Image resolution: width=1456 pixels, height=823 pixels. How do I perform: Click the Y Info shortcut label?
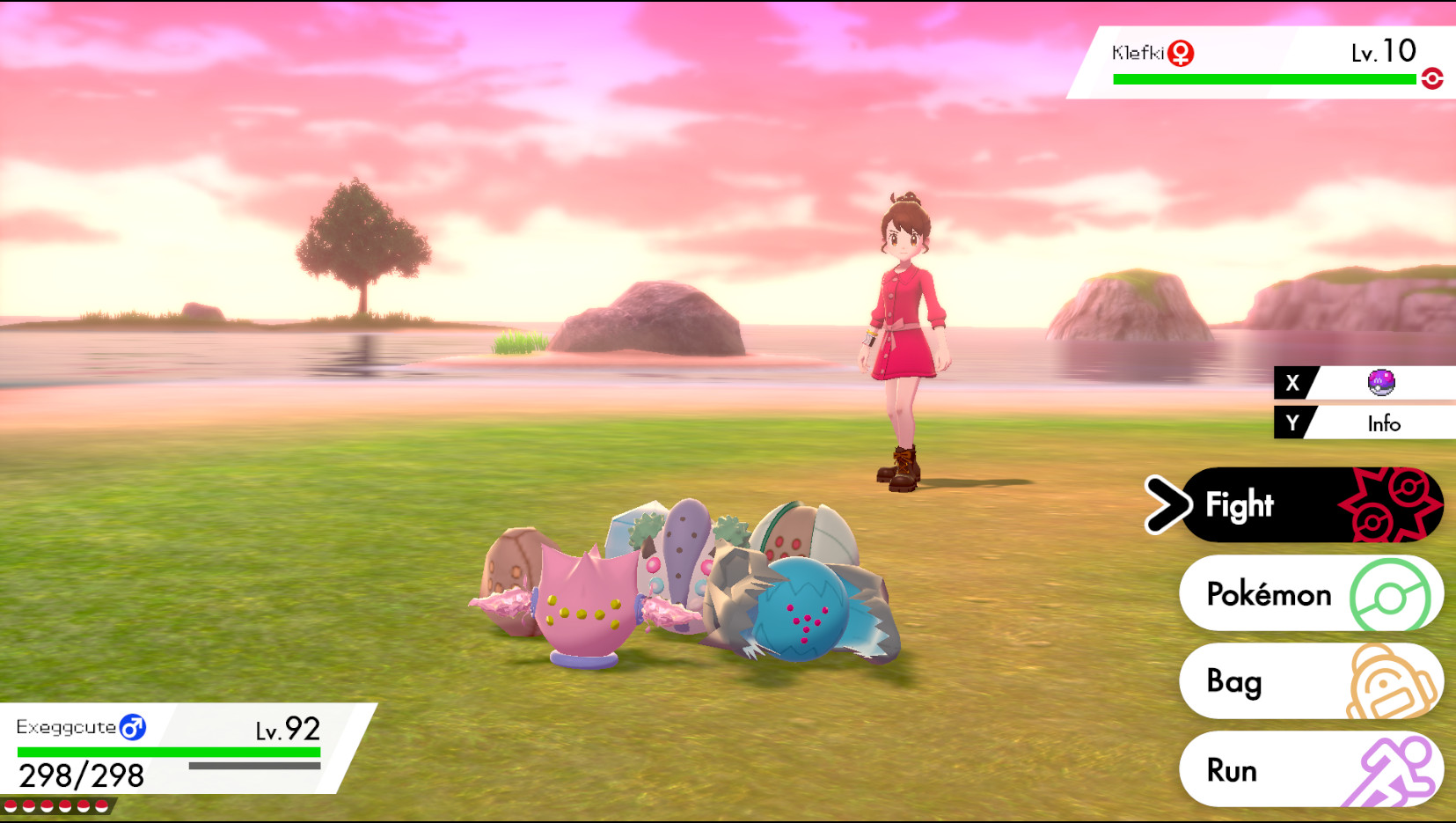(x=1384, y=423)
